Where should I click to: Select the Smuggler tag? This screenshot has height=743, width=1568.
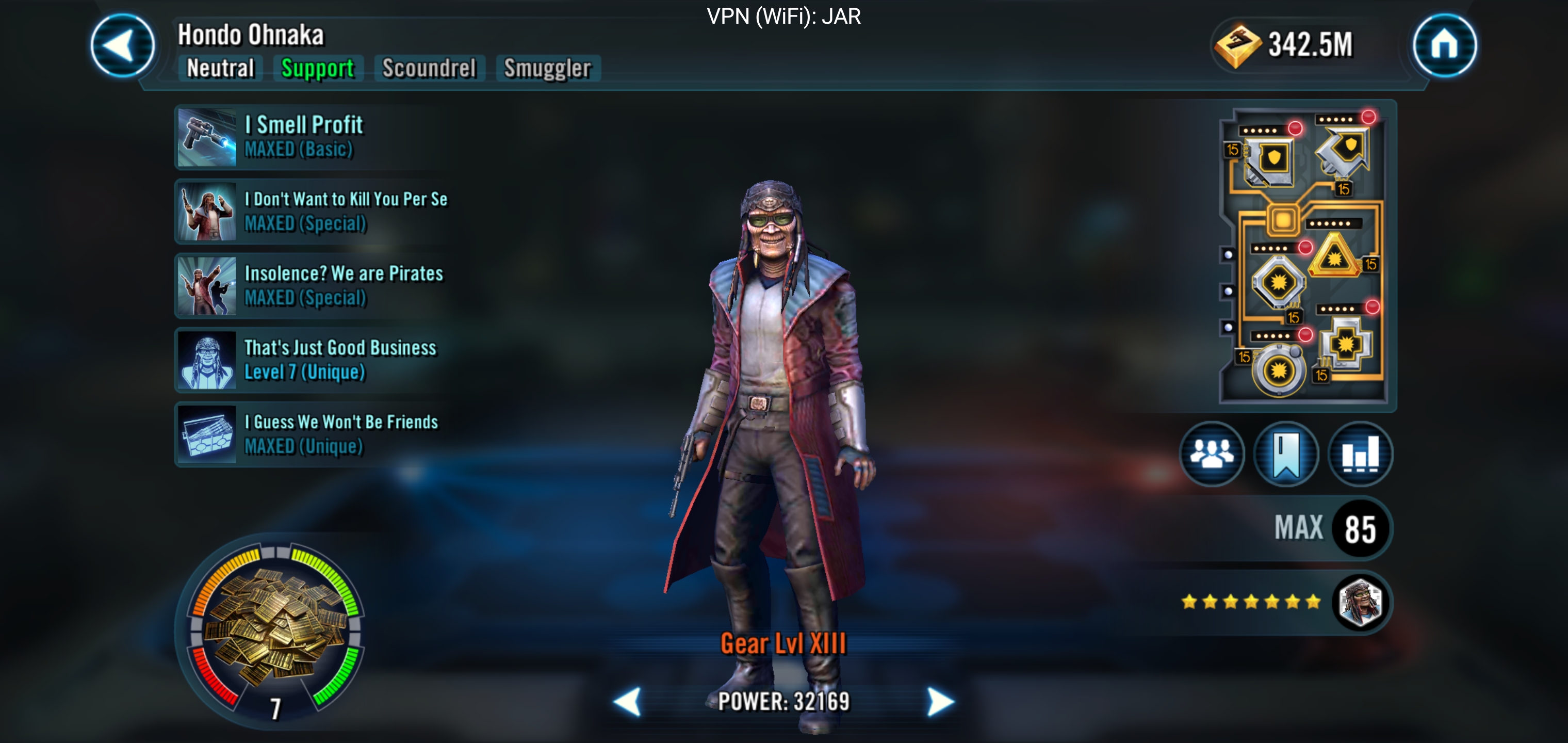tap(547, 68)
